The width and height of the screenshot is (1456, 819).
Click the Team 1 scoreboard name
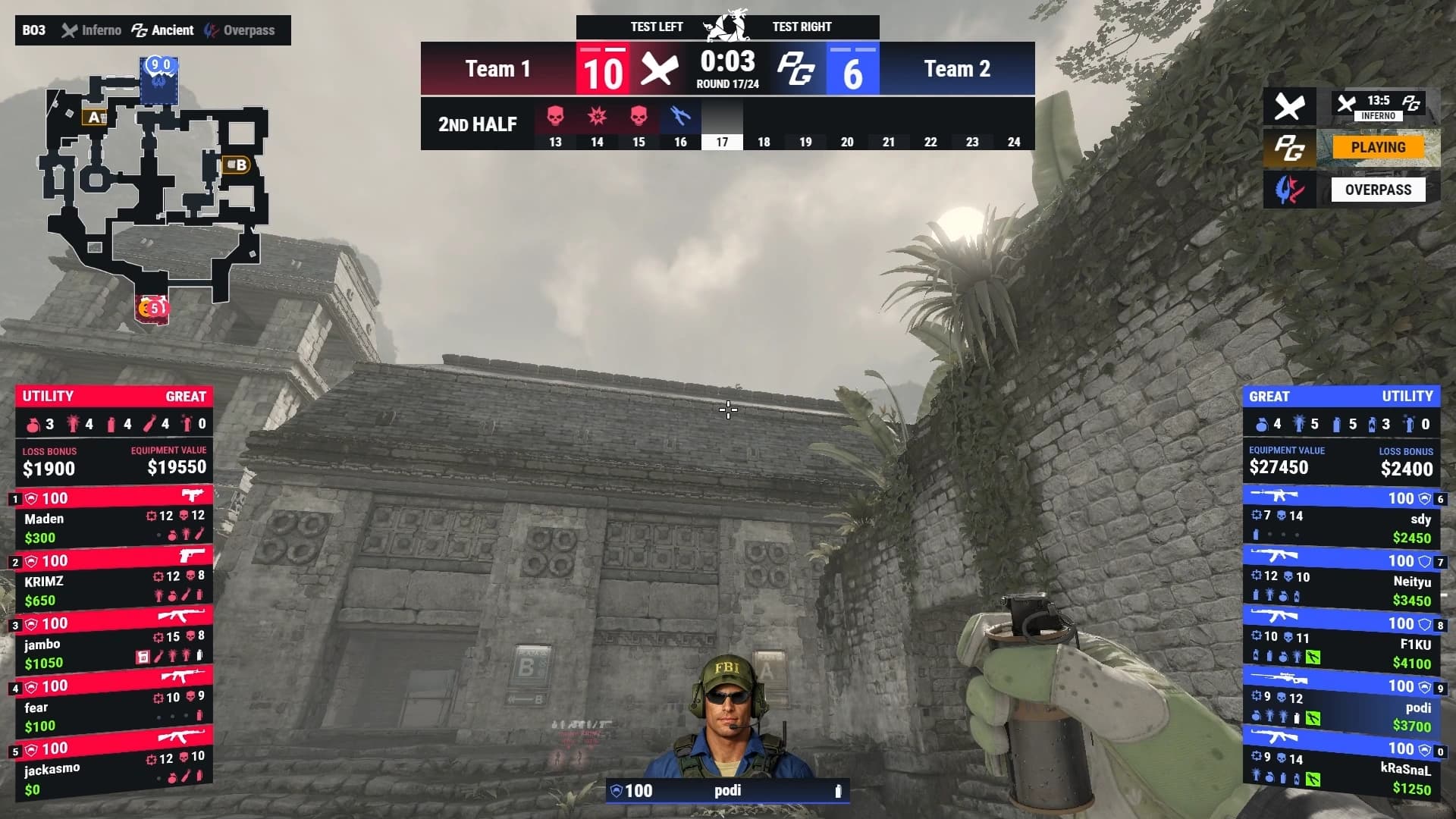(x=497, y=69)
